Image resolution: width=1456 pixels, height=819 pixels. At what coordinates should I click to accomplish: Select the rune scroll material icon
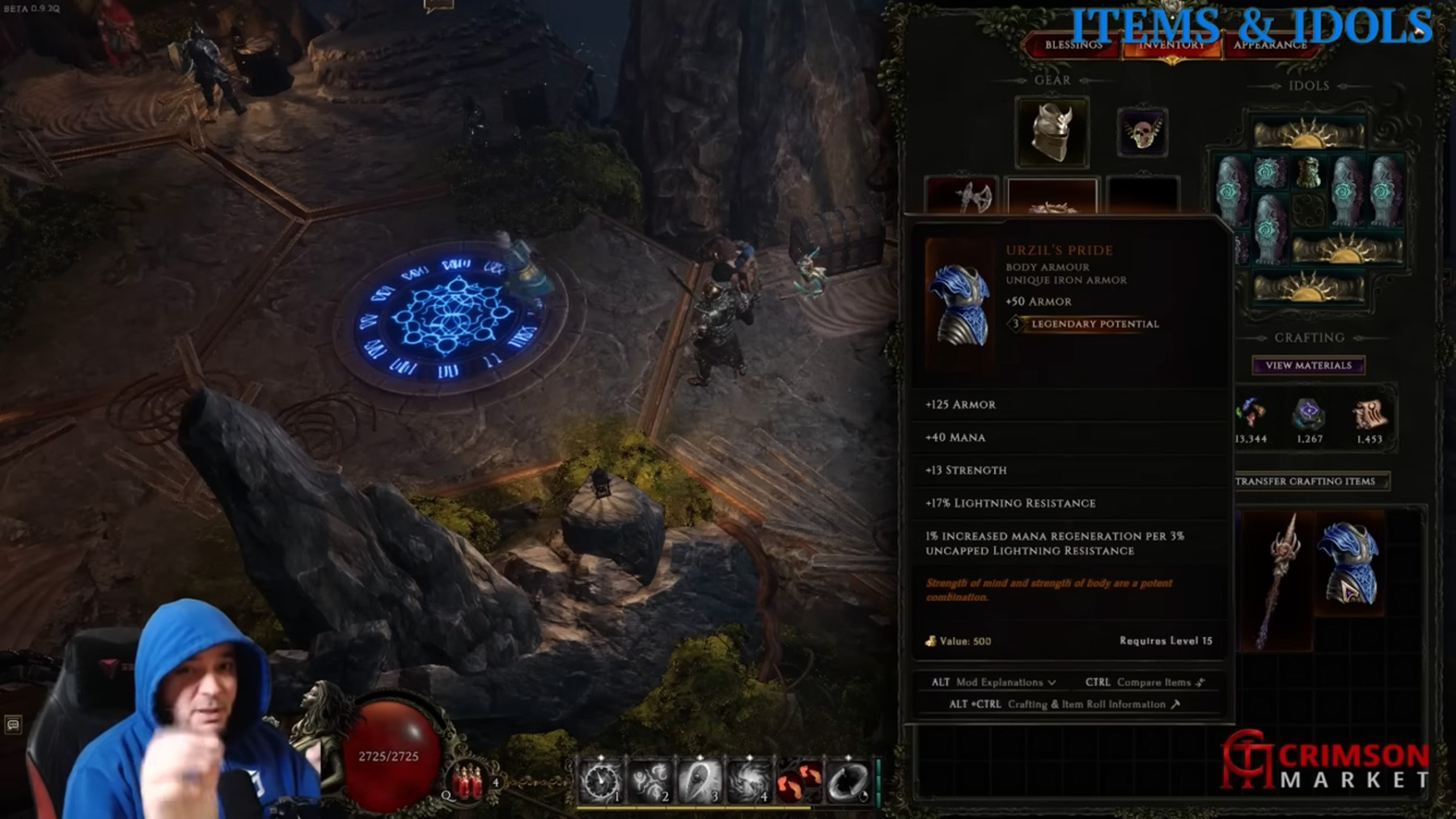(1369, 415)
